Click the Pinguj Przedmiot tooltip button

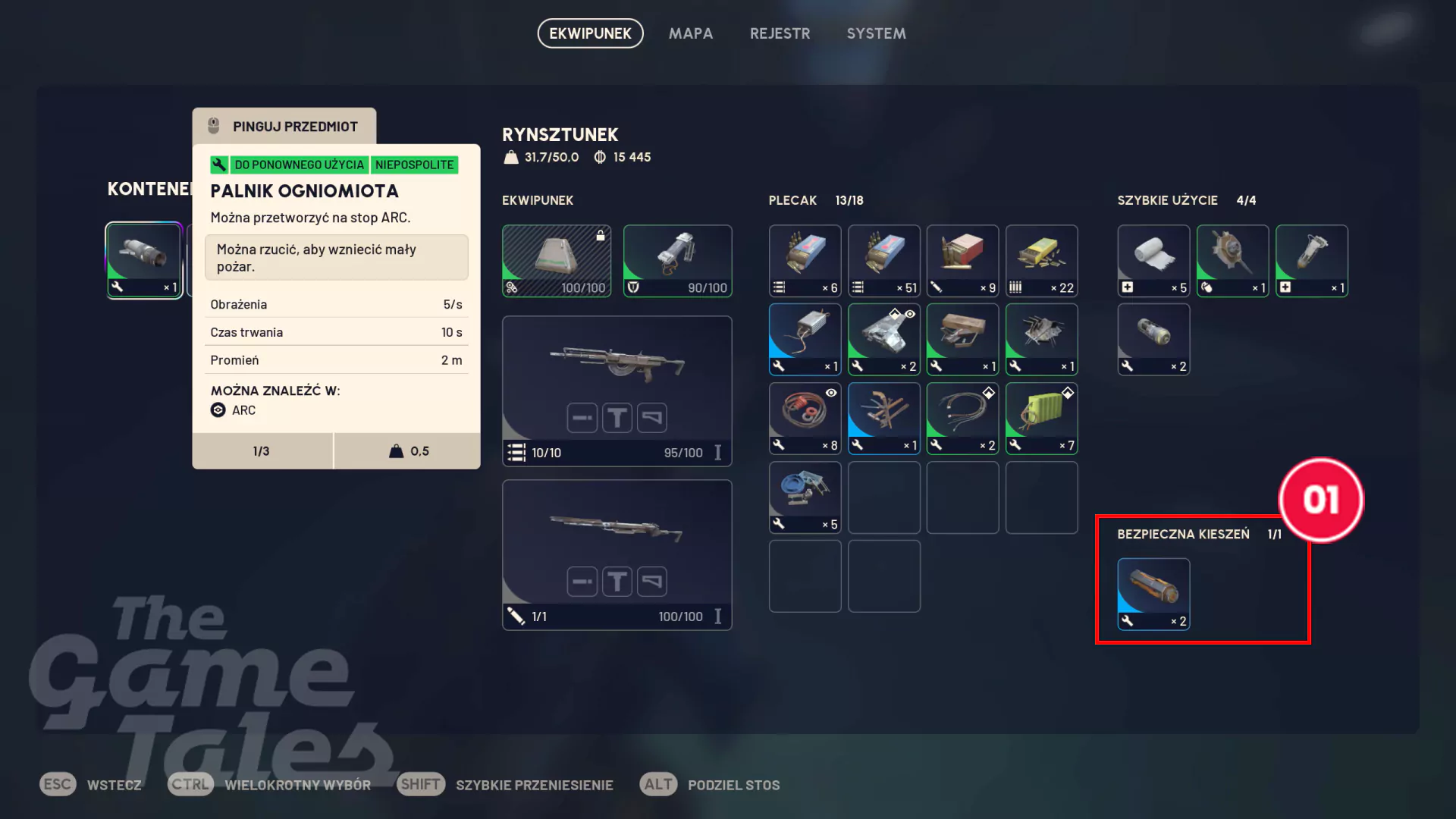click(284, 126)
